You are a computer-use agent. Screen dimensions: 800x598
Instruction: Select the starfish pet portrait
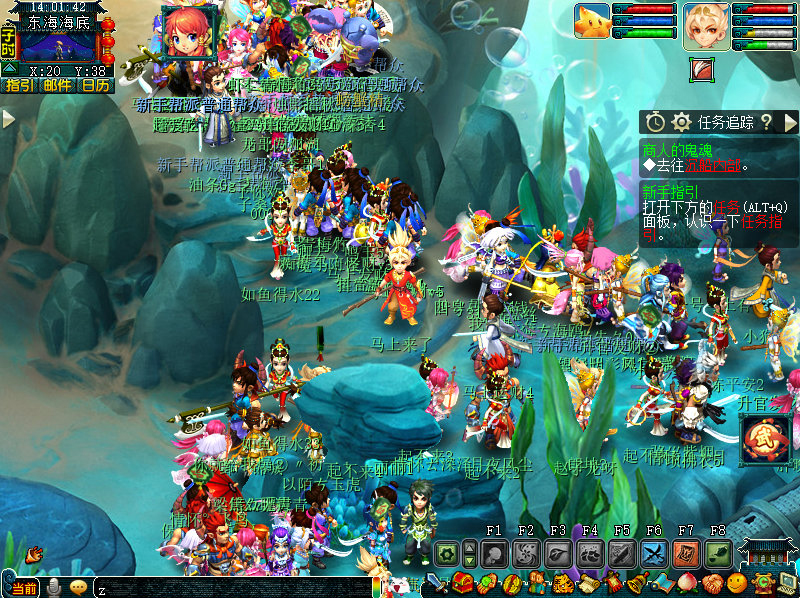point(591,21)
